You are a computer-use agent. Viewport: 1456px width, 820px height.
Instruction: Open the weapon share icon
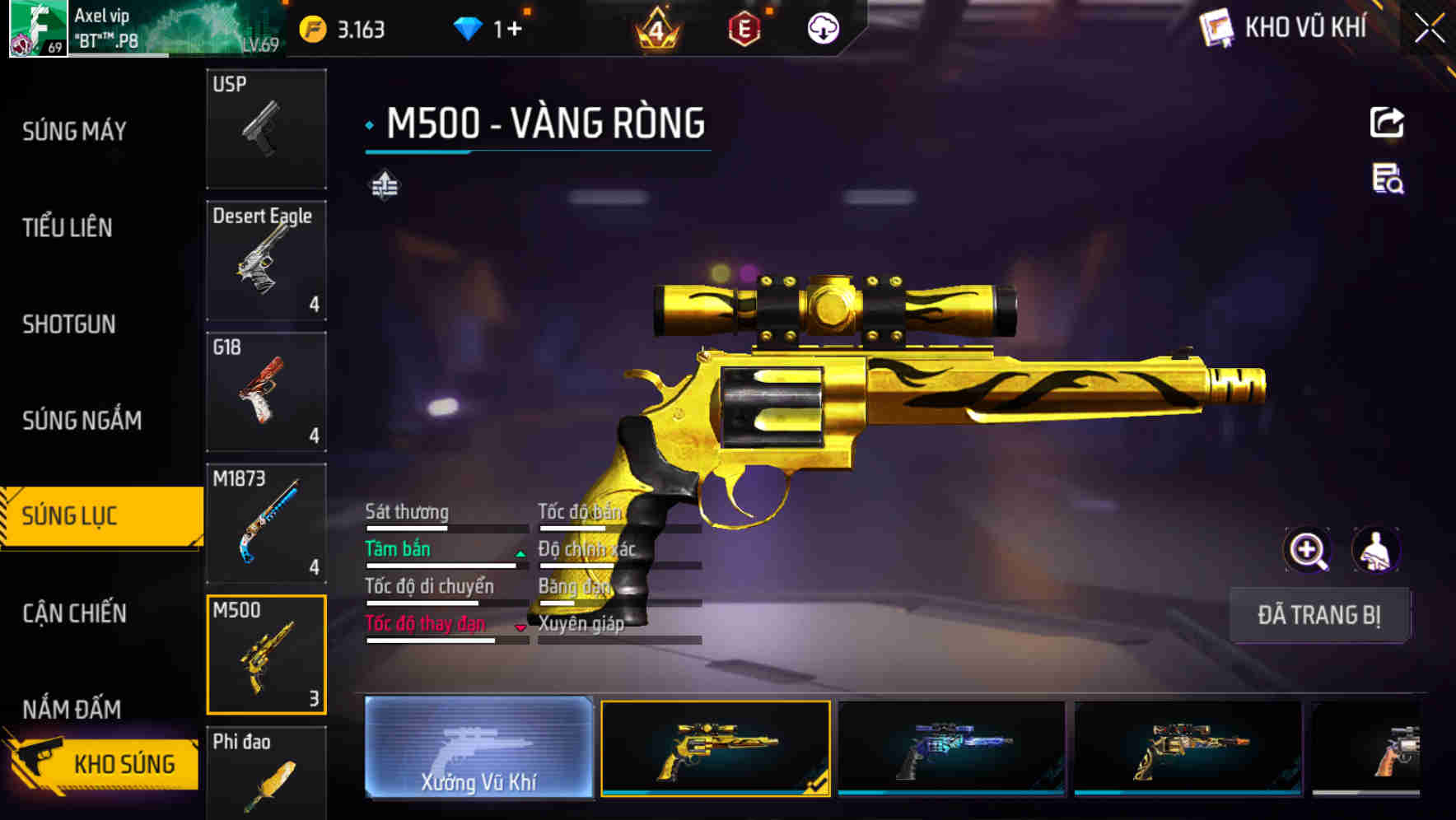pyautogui.click(x=1388, y=122)
